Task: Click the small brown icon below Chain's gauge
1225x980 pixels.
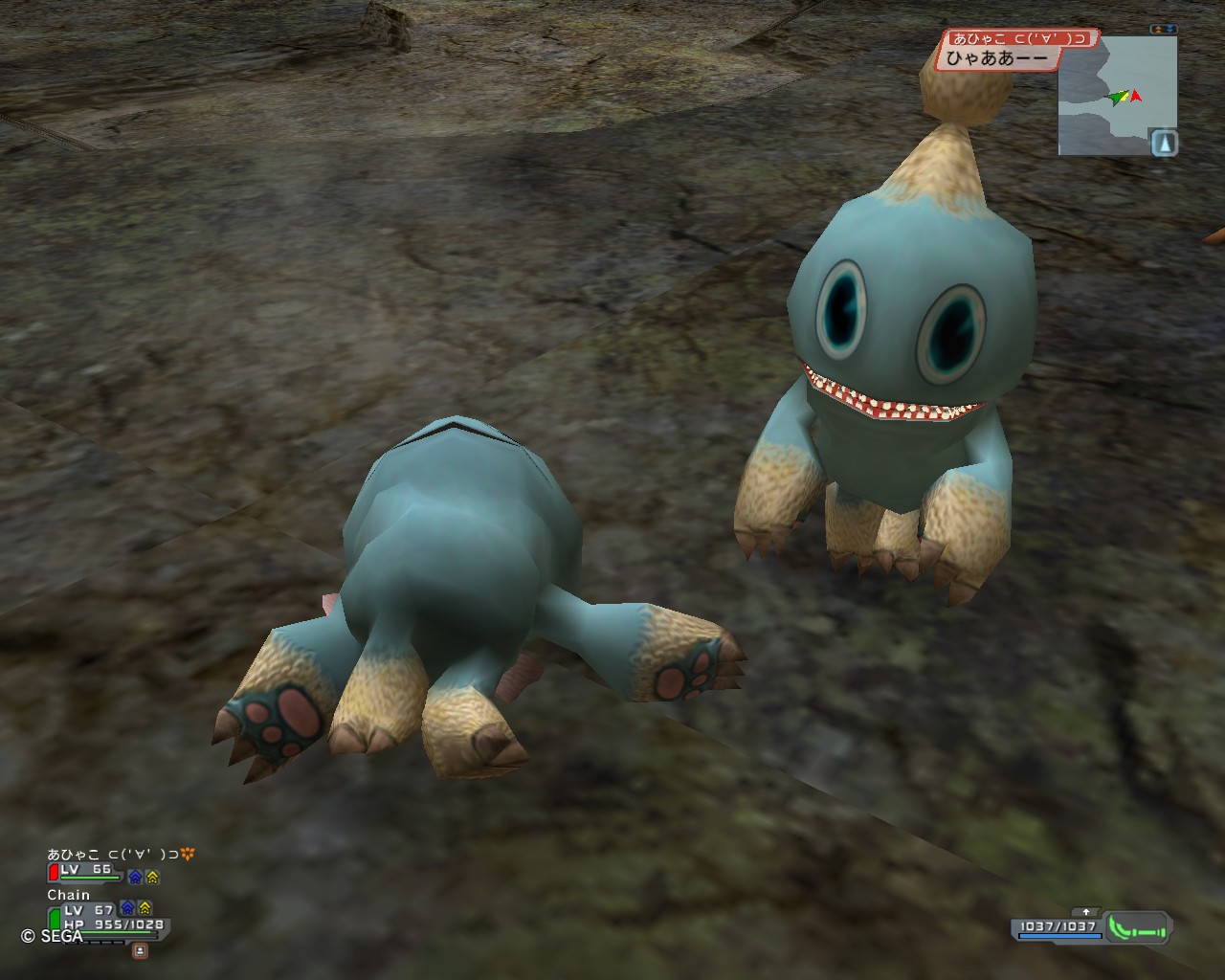Action: pos(140,950)
